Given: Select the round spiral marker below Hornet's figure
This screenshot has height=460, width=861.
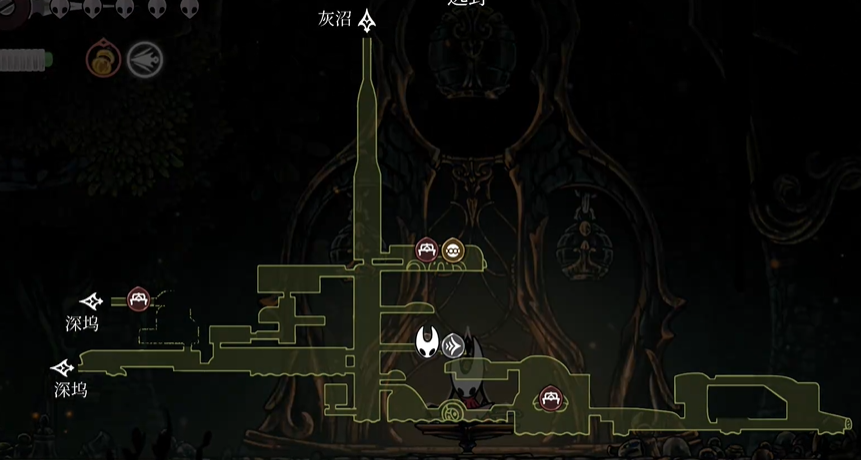Looking at the screenshot, I should pos(453,411).
